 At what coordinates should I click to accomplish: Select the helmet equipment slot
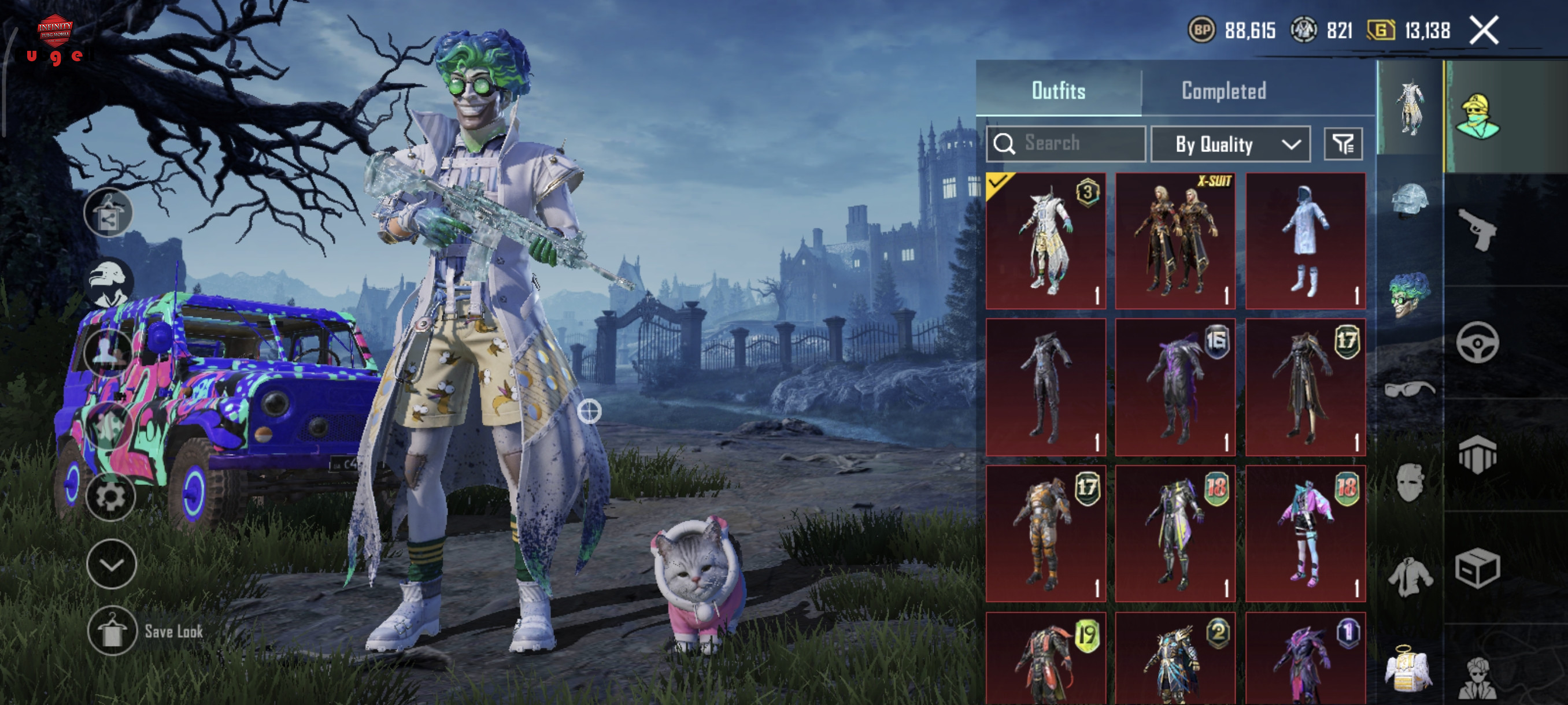click(1409, 199)
